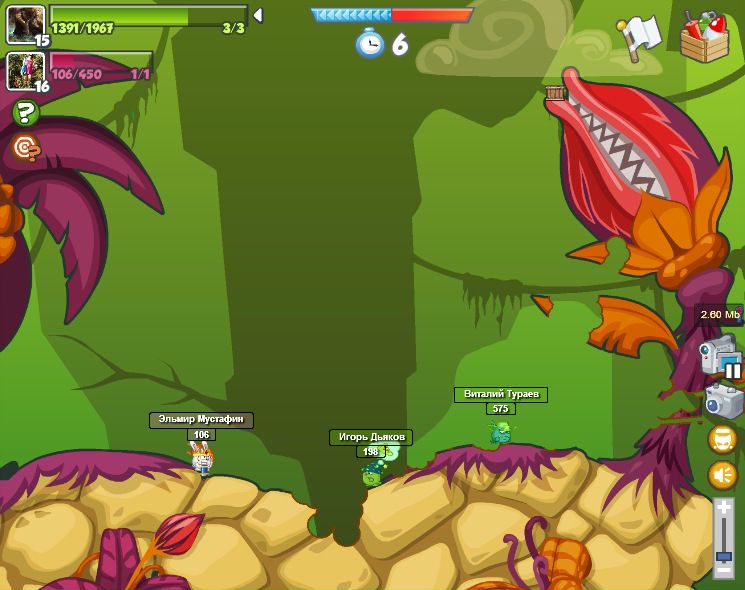Toggle sound with the orange speaker button
Screen dimensions: 745x590
(722, 475)
